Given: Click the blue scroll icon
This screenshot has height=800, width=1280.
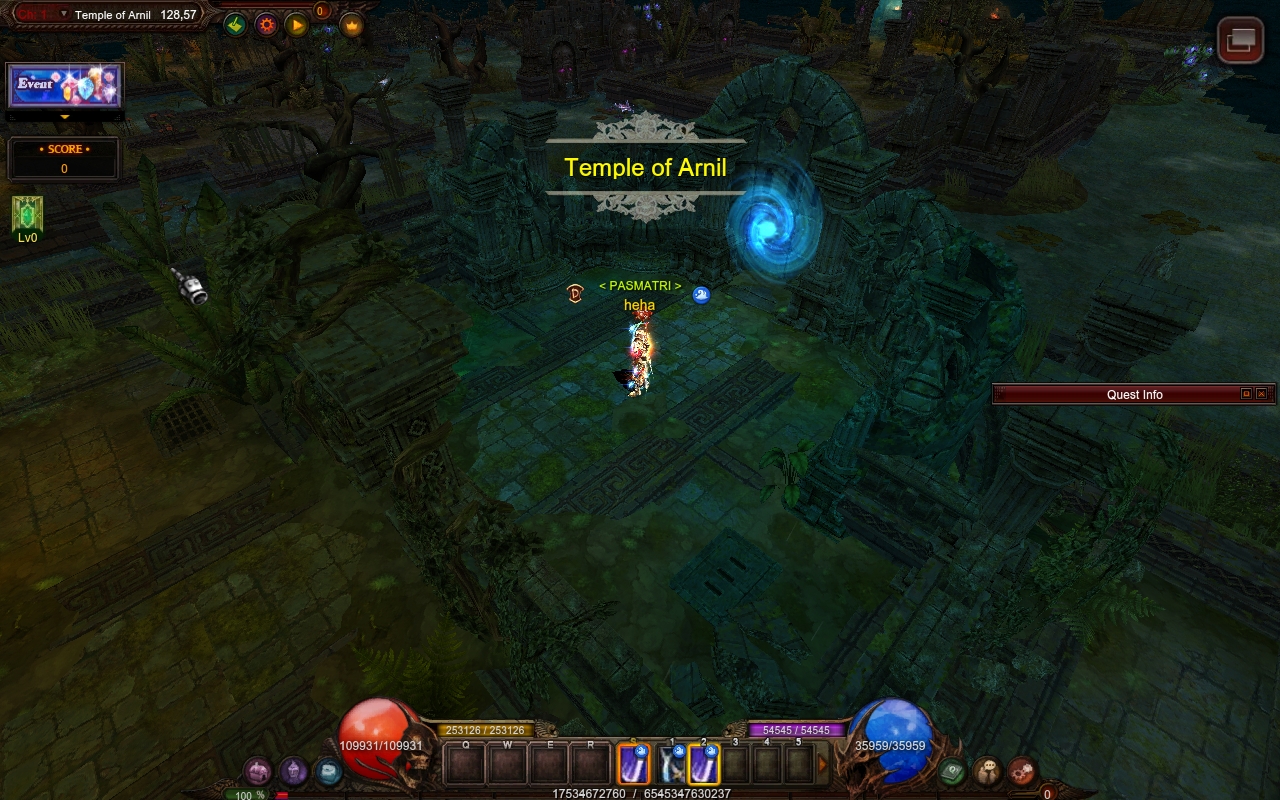Looking at the screenshot, I should pos(328,771).
